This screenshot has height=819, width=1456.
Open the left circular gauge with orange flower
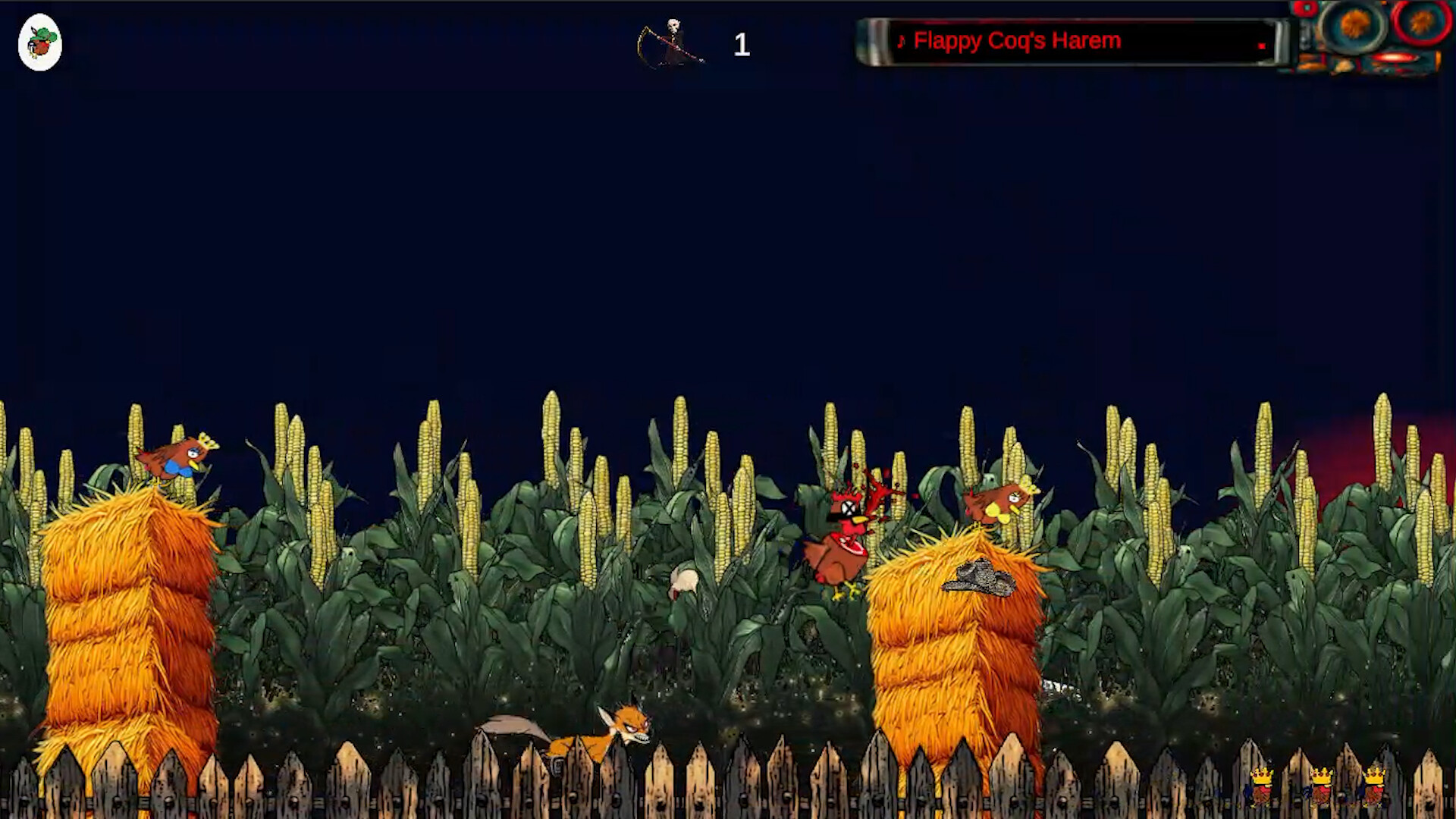[1354, 23]
